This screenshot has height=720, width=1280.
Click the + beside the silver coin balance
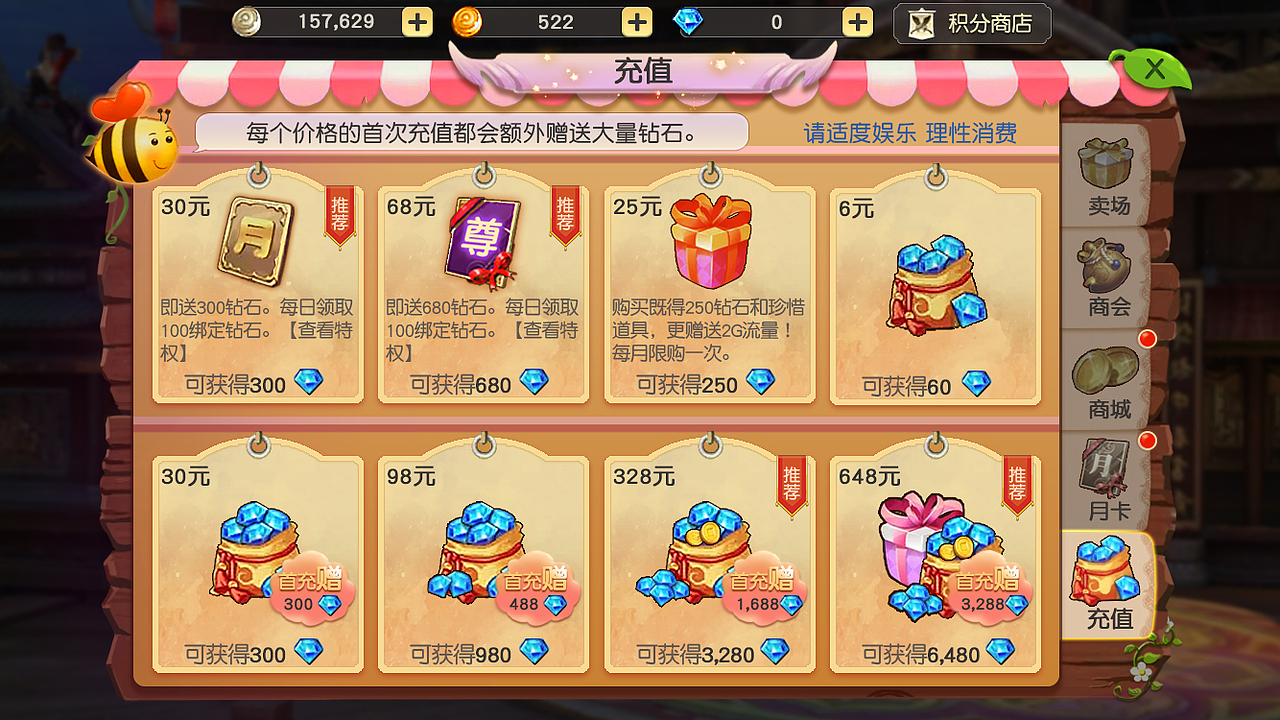(x=416, y=21)
